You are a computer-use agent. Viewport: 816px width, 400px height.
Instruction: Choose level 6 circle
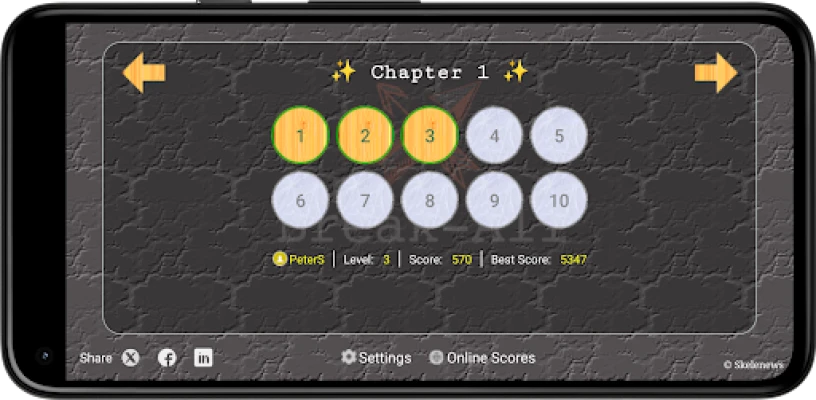point(300,200)
